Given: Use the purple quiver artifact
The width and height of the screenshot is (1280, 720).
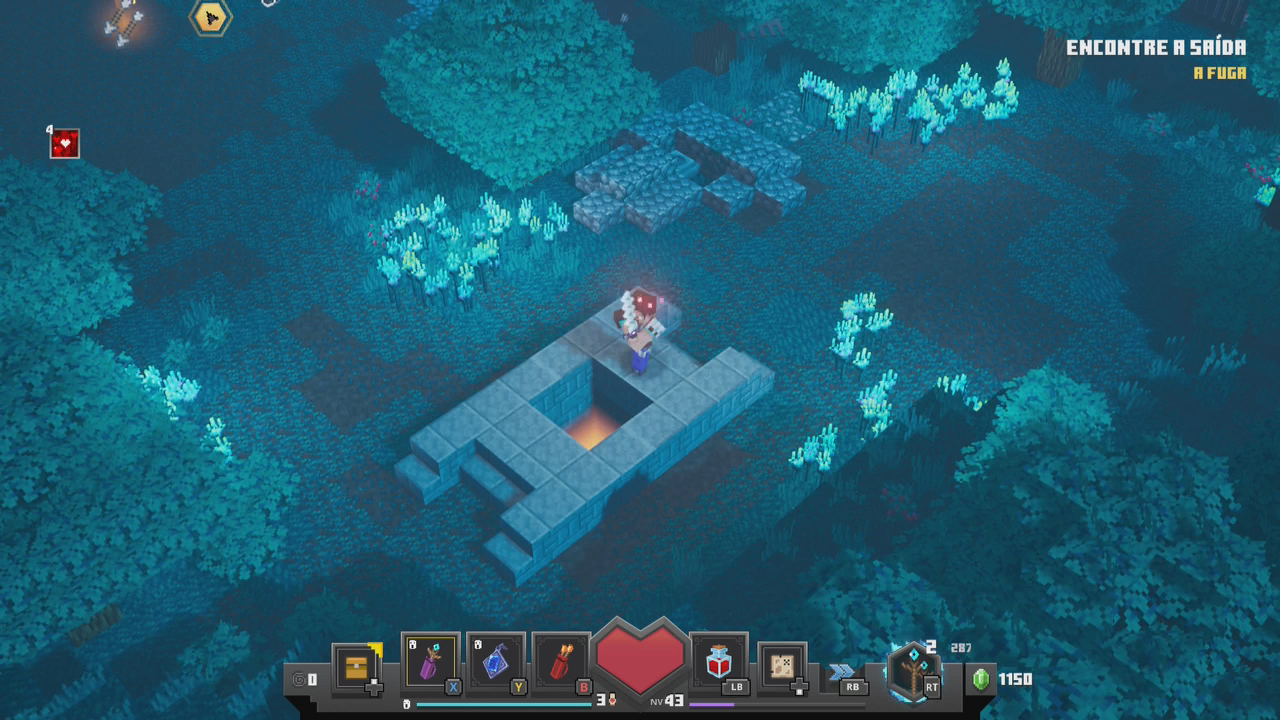Looking at the screenshot, I should 430,662.
